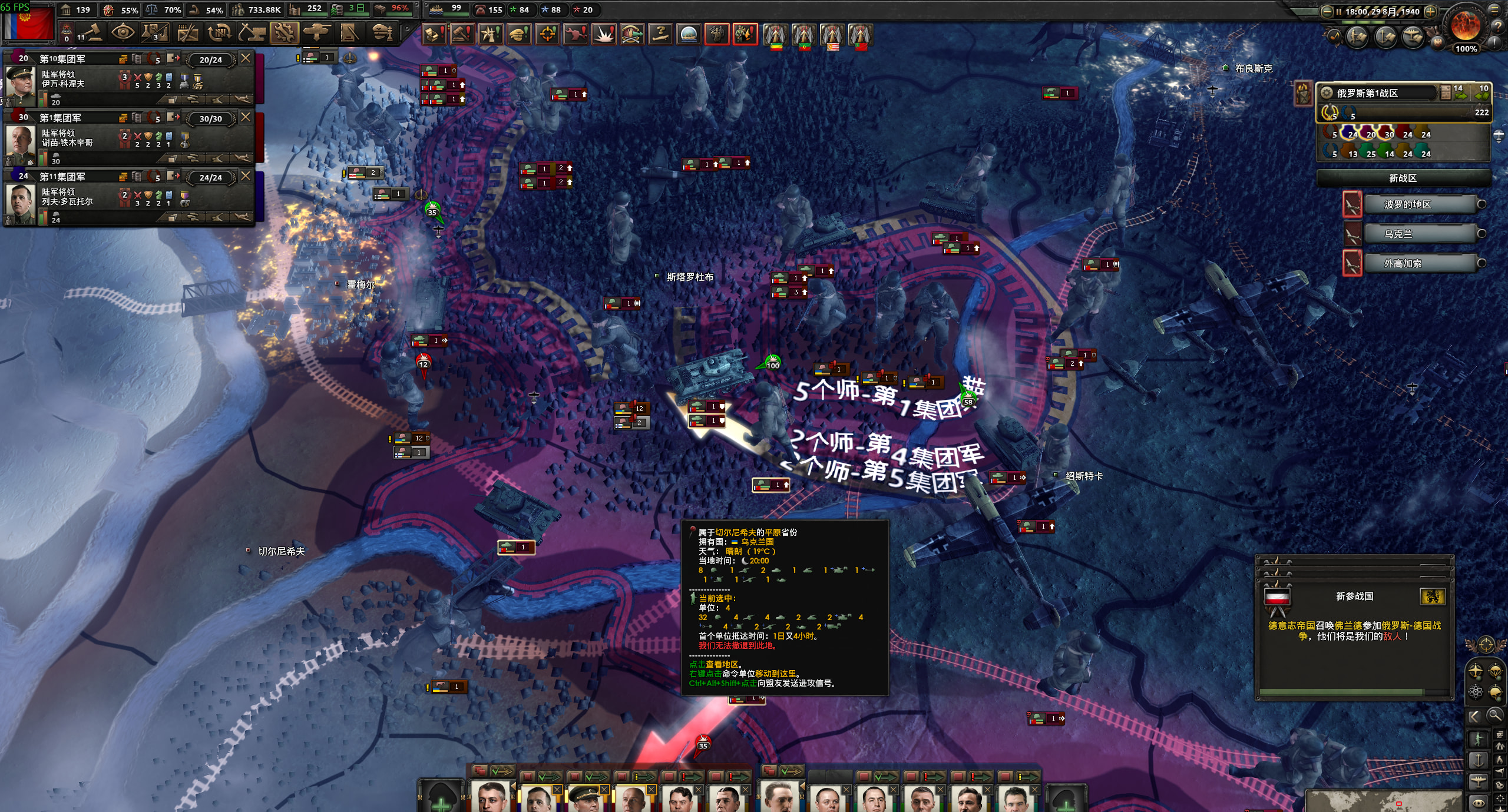Select the 外高加索 air region

(1403, 263)
